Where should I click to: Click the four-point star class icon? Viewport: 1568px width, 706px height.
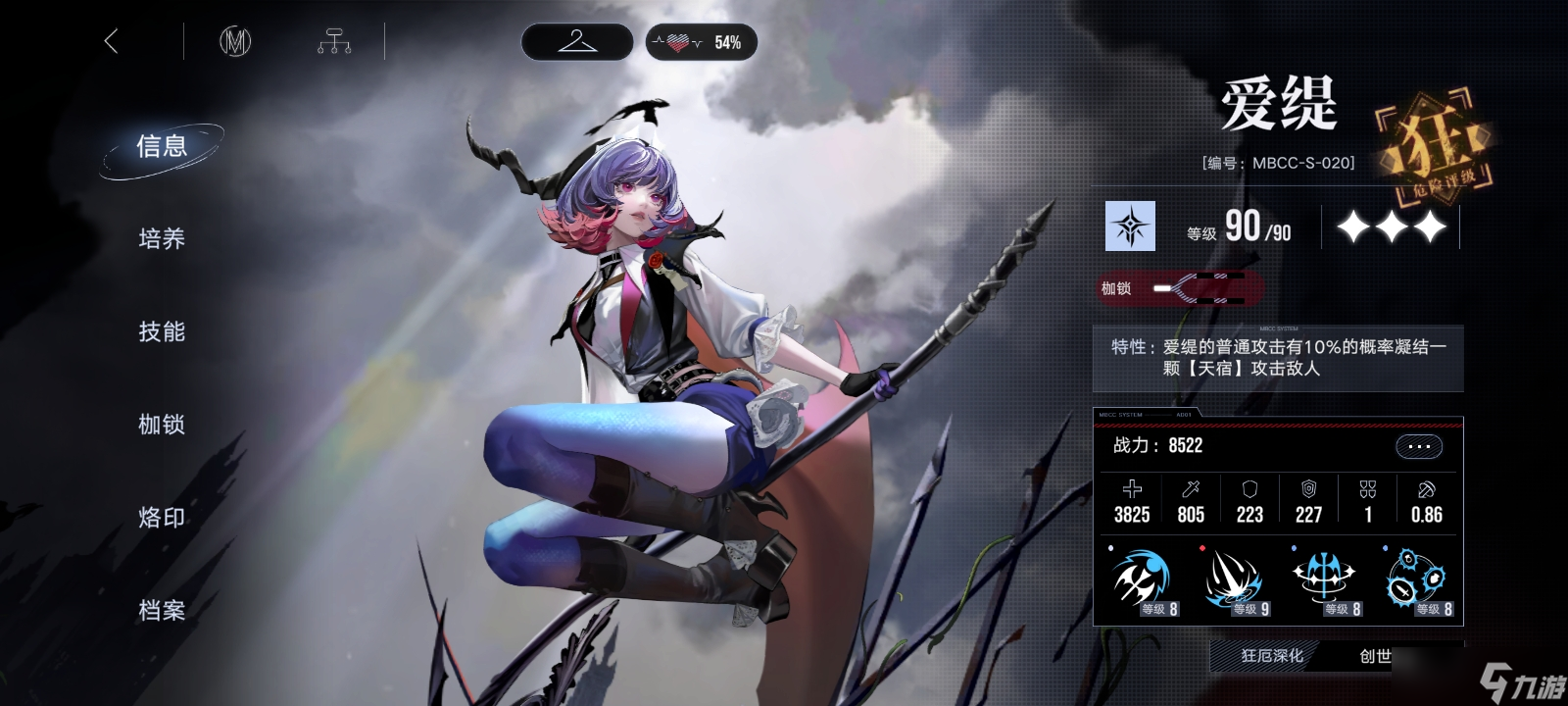1130,227
